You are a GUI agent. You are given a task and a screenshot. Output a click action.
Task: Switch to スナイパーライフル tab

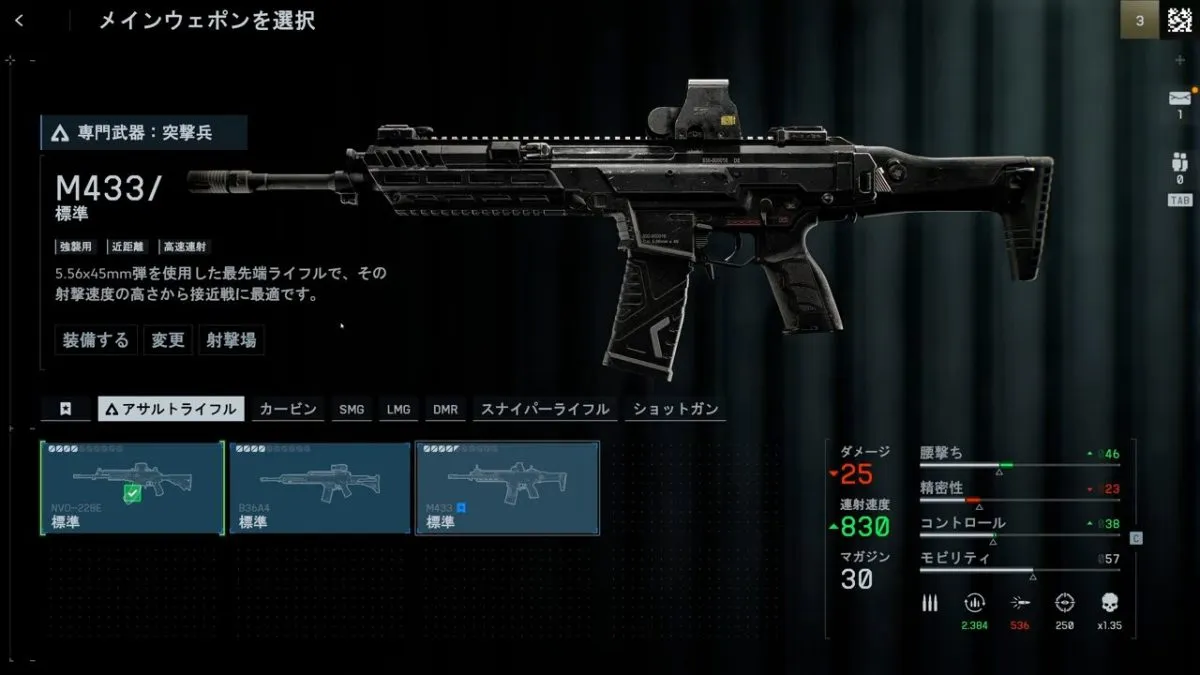coord(545,409)
